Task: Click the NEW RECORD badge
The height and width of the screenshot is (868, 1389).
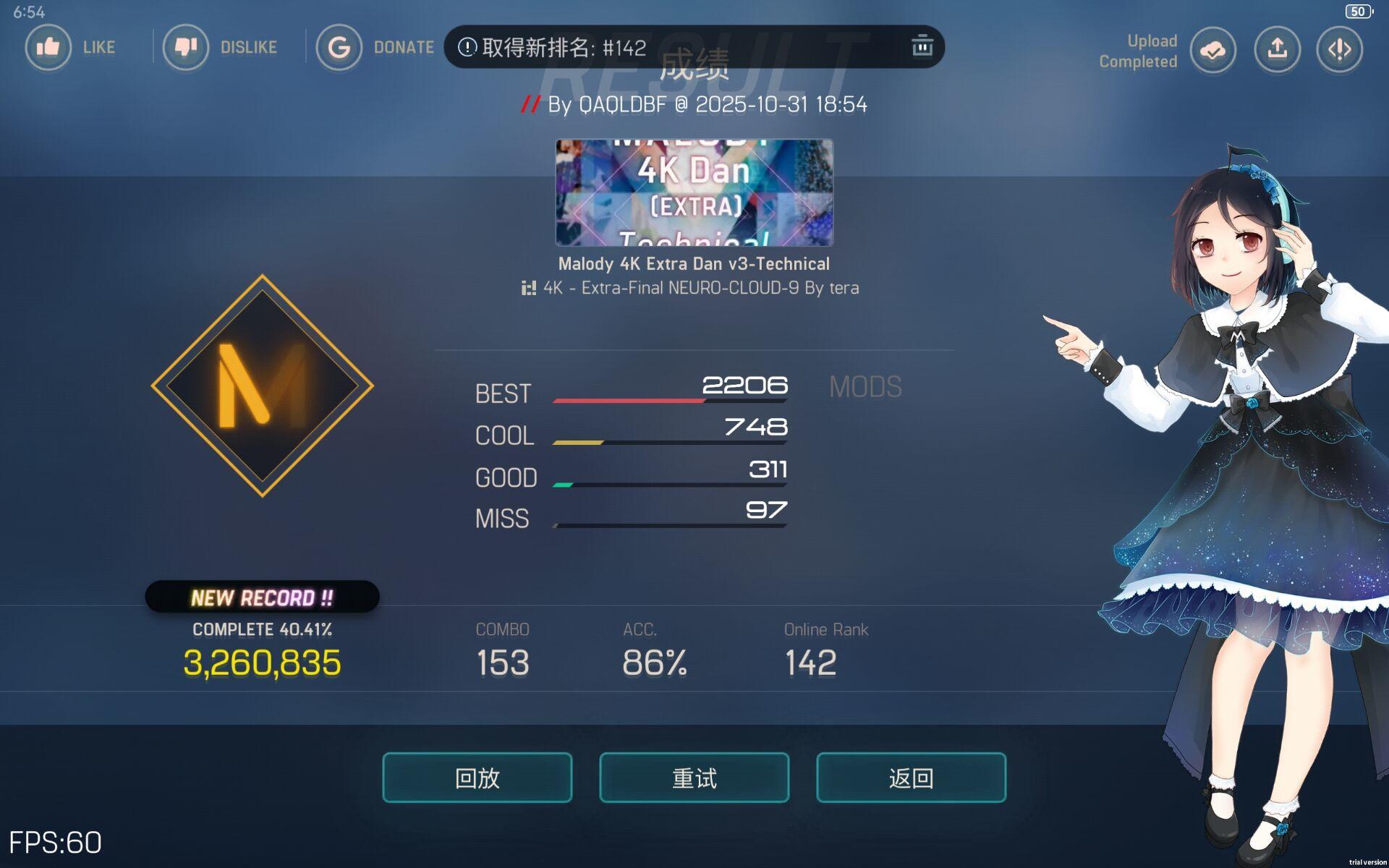Action: [x=262, y=597]
